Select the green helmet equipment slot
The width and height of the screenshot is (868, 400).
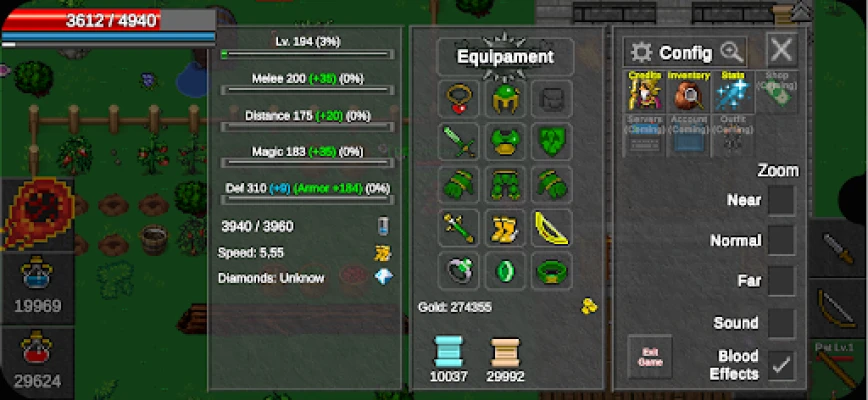pos(505,99)
